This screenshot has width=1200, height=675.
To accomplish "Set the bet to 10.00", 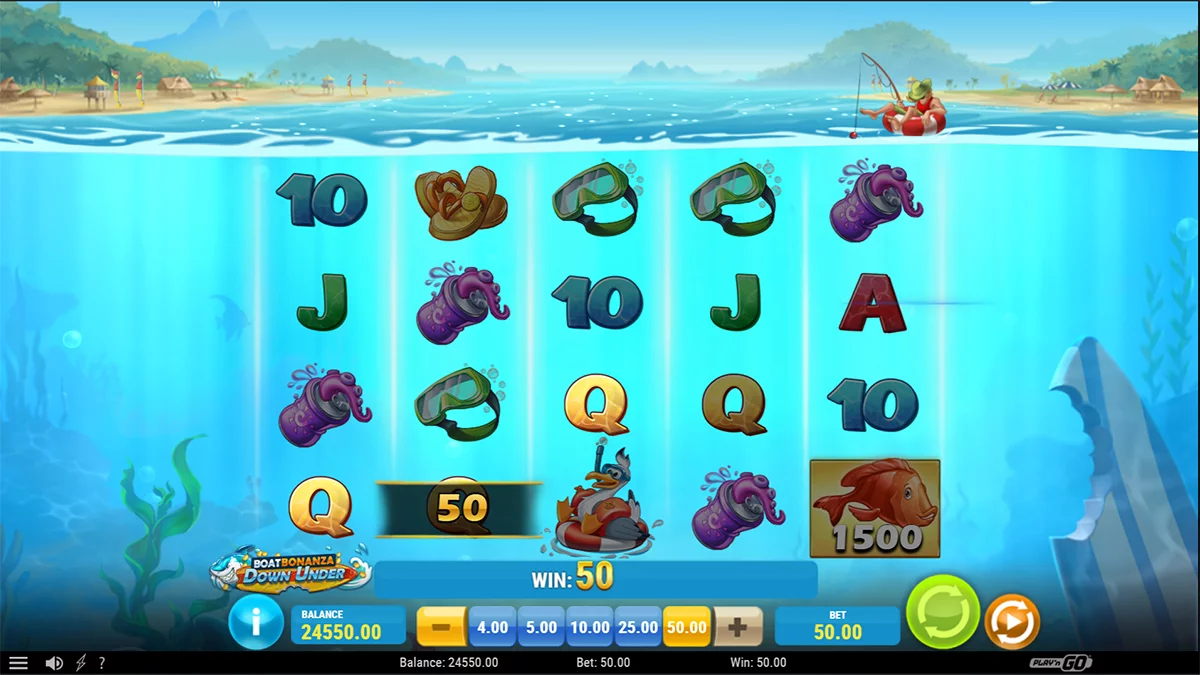I will click(590, 627).
